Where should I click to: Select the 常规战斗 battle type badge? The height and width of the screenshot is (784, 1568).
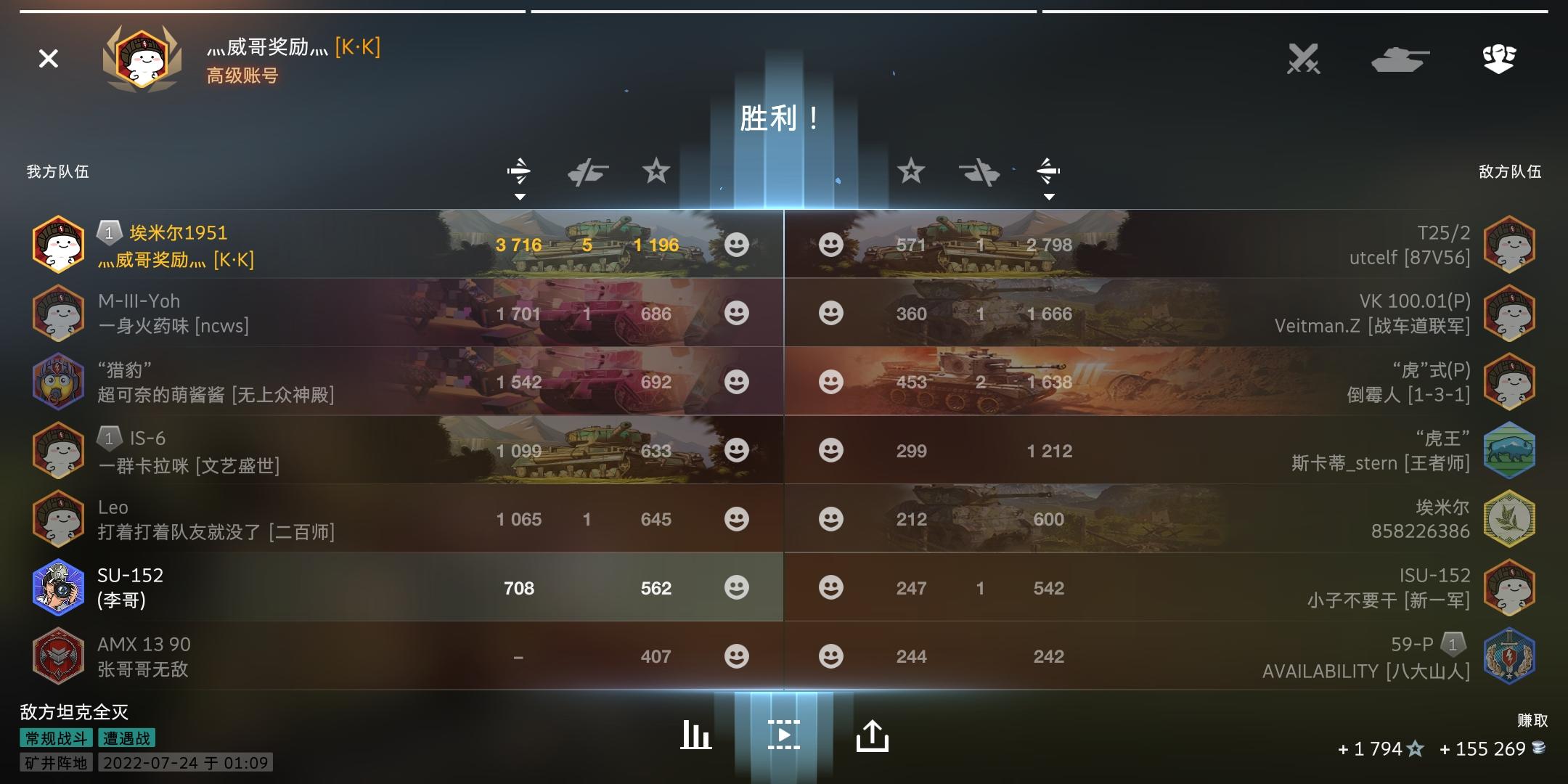[x=54, y=738]
